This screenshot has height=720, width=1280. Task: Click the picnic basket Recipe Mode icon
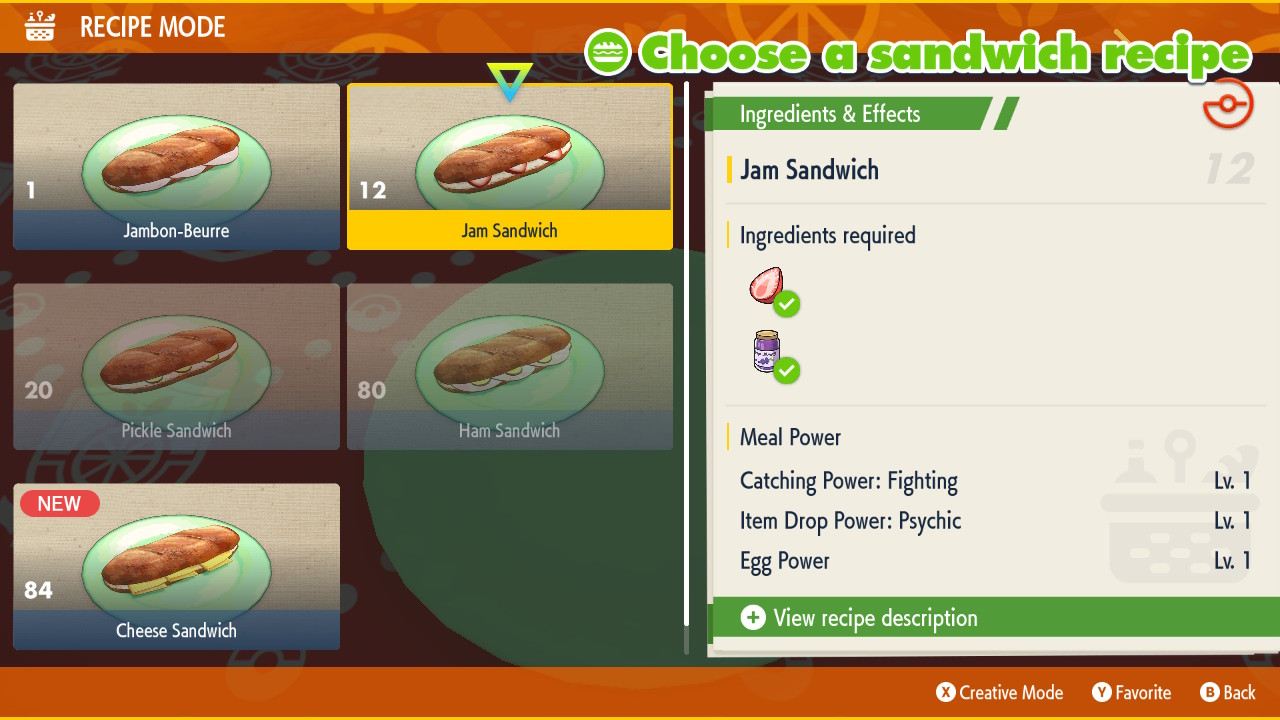click(38, 26)
